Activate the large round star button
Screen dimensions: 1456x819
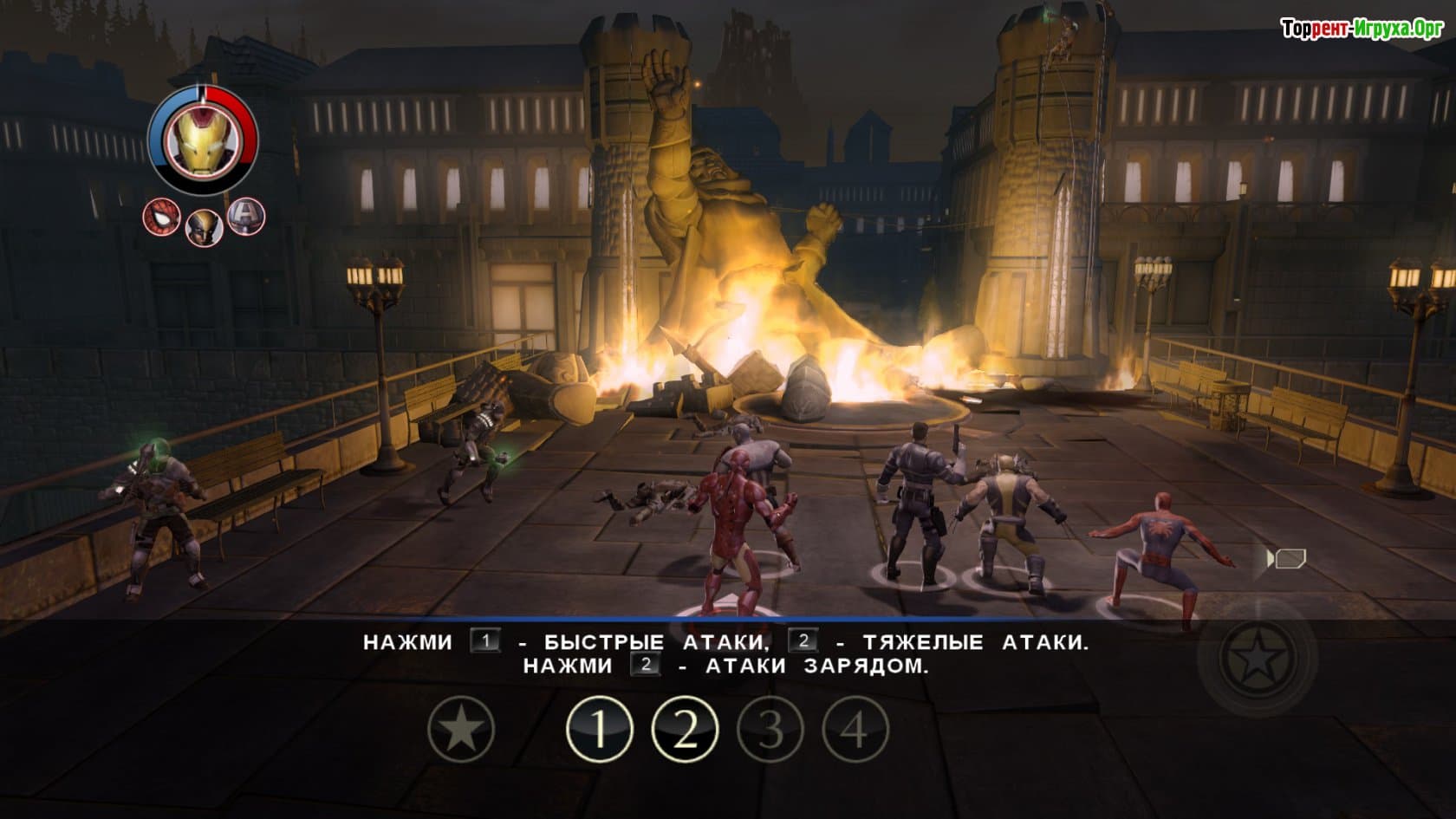(x=1257, y=657)
